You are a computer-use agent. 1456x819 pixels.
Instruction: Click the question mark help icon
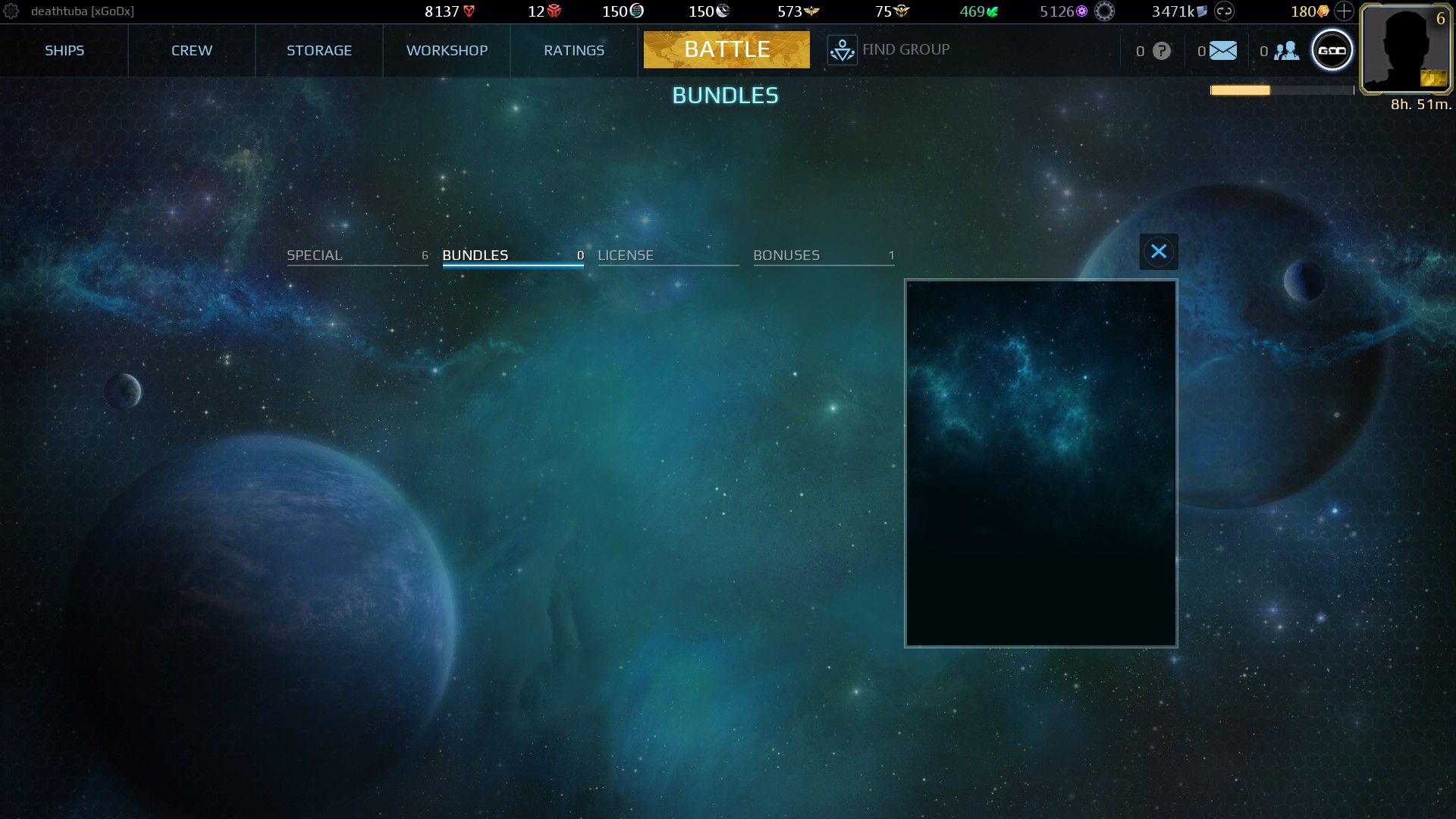[x=1161, y=51]
